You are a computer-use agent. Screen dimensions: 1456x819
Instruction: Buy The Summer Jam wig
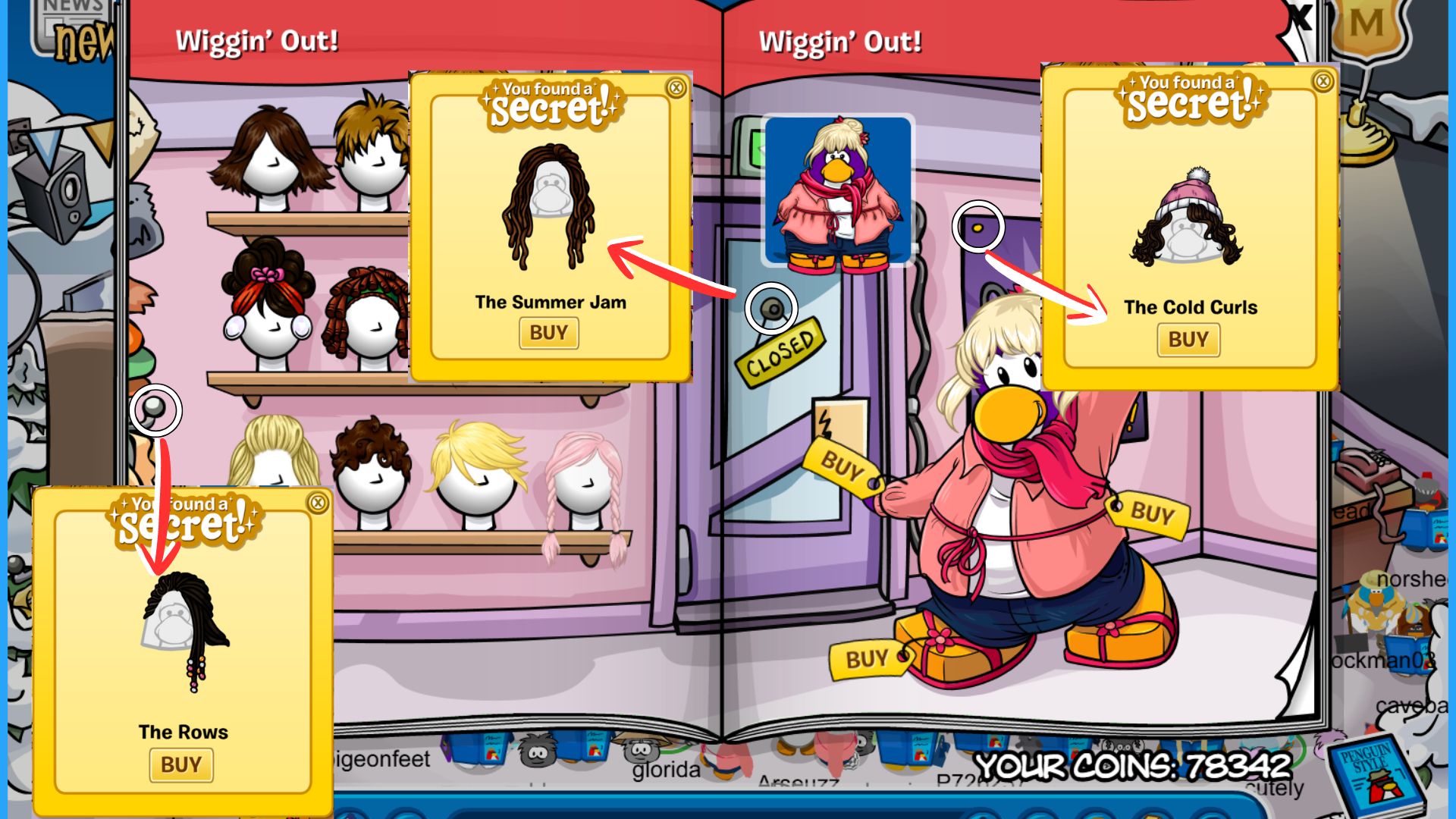click(548, 333)
